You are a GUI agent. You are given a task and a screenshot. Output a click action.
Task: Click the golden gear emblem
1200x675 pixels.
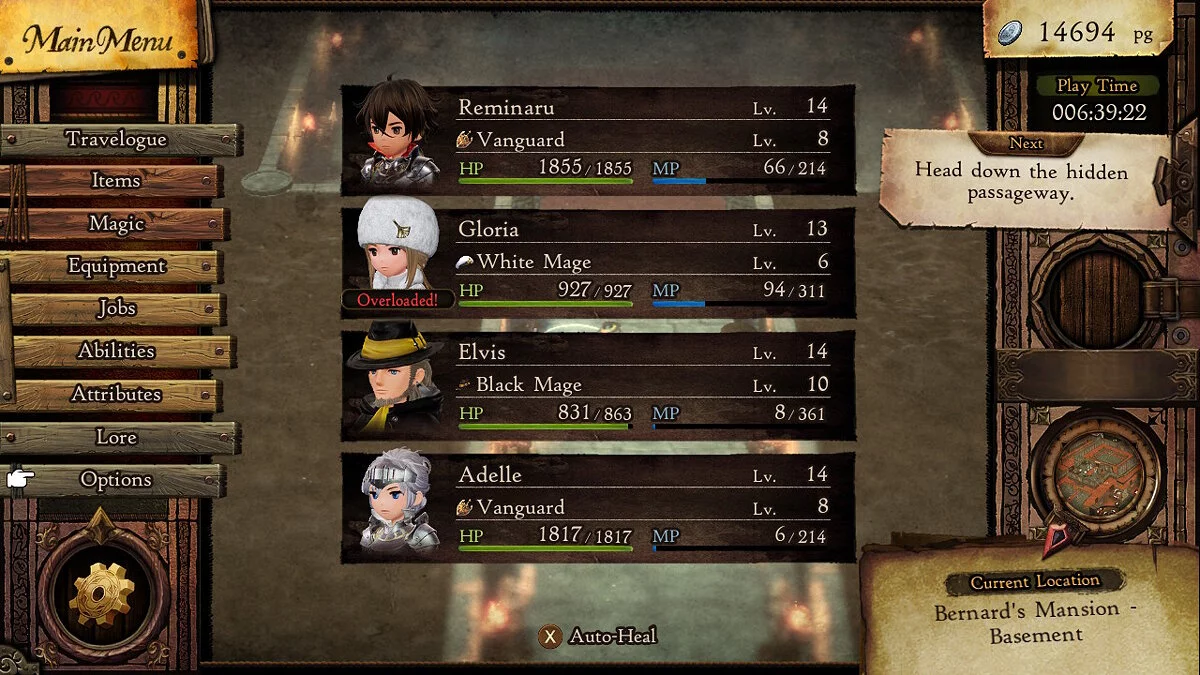tap(101, 590)
